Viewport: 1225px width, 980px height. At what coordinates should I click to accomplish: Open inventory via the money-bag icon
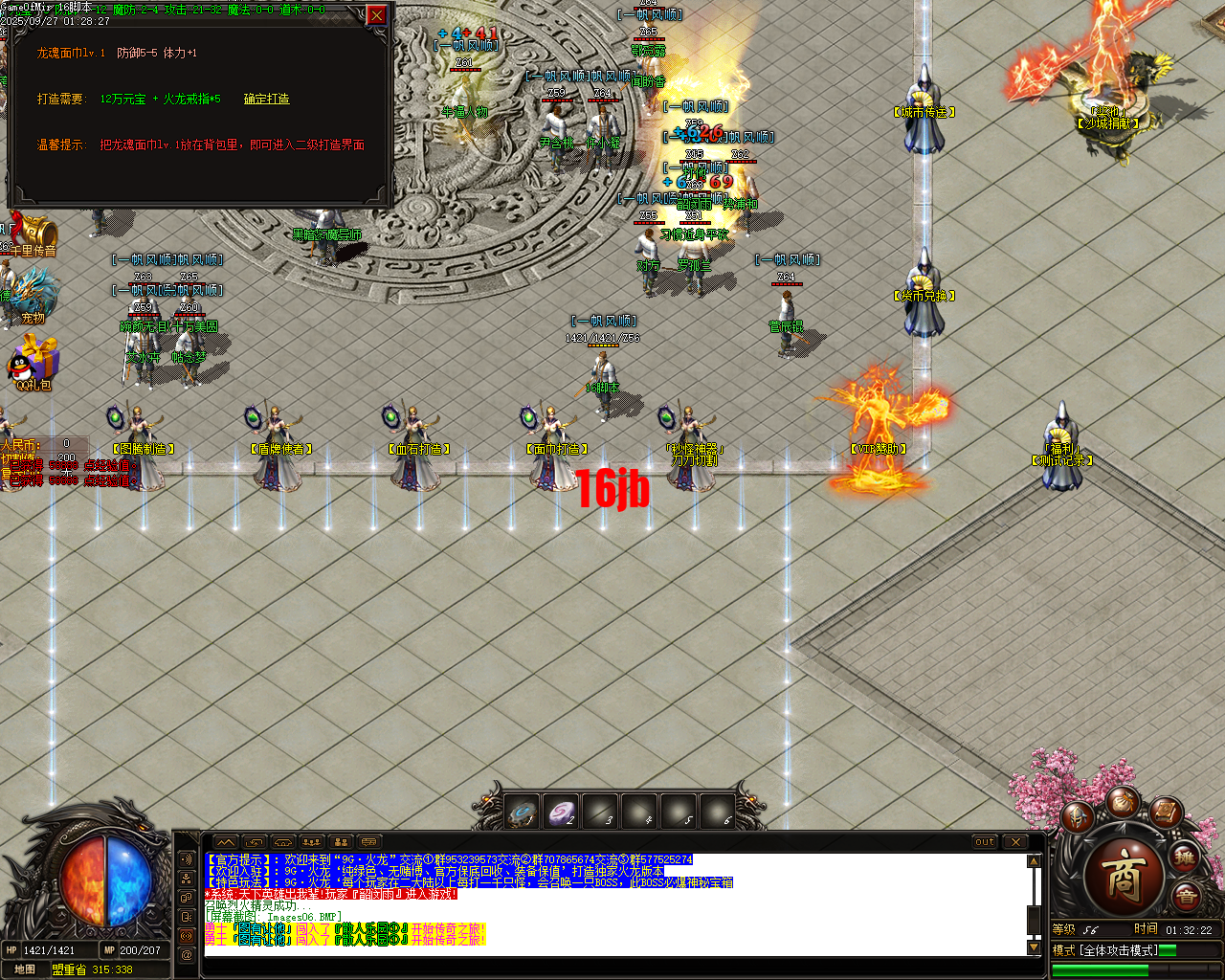[1123, 802]
